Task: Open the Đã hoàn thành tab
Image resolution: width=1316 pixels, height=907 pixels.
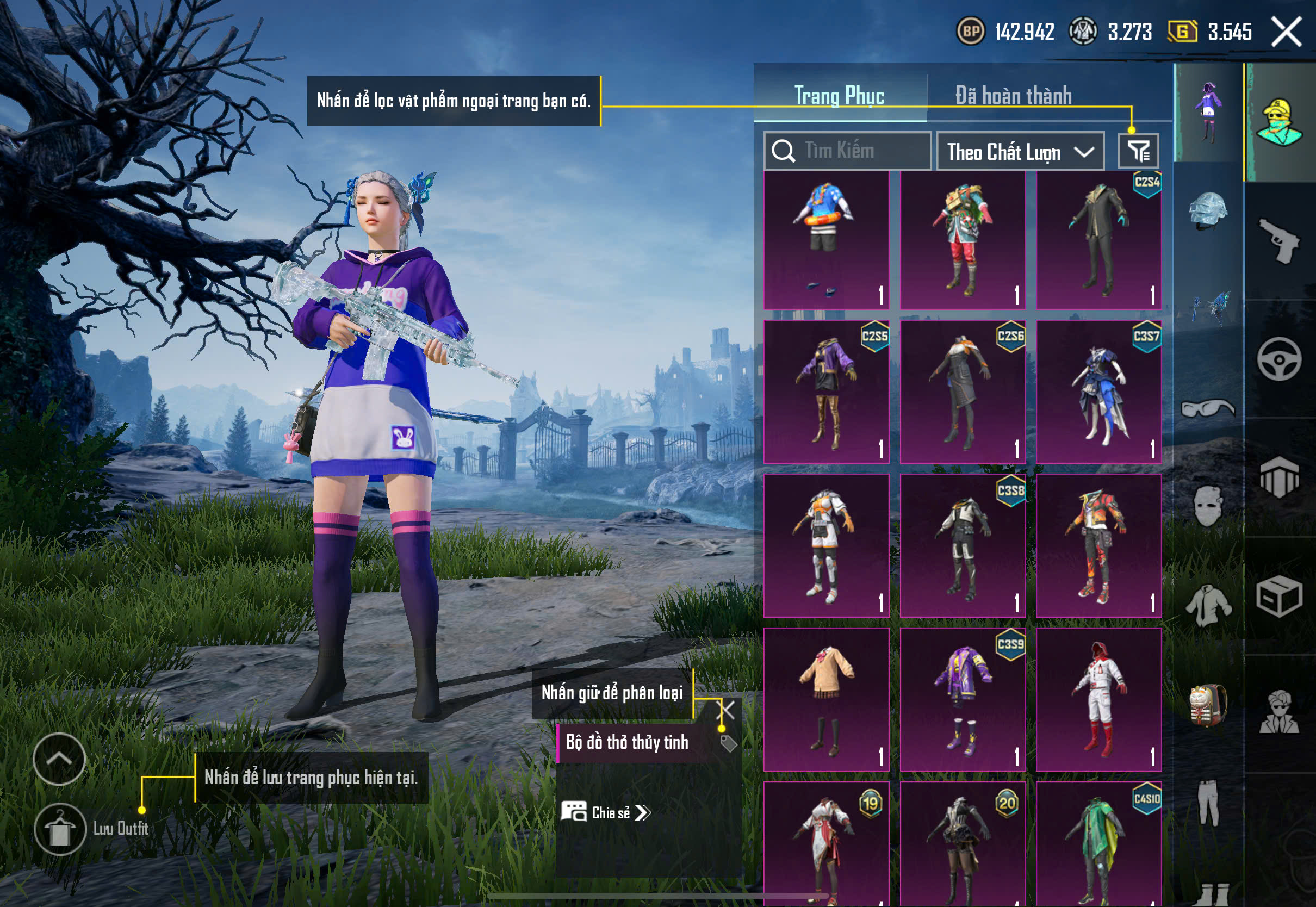Action: click(1013, 96)
